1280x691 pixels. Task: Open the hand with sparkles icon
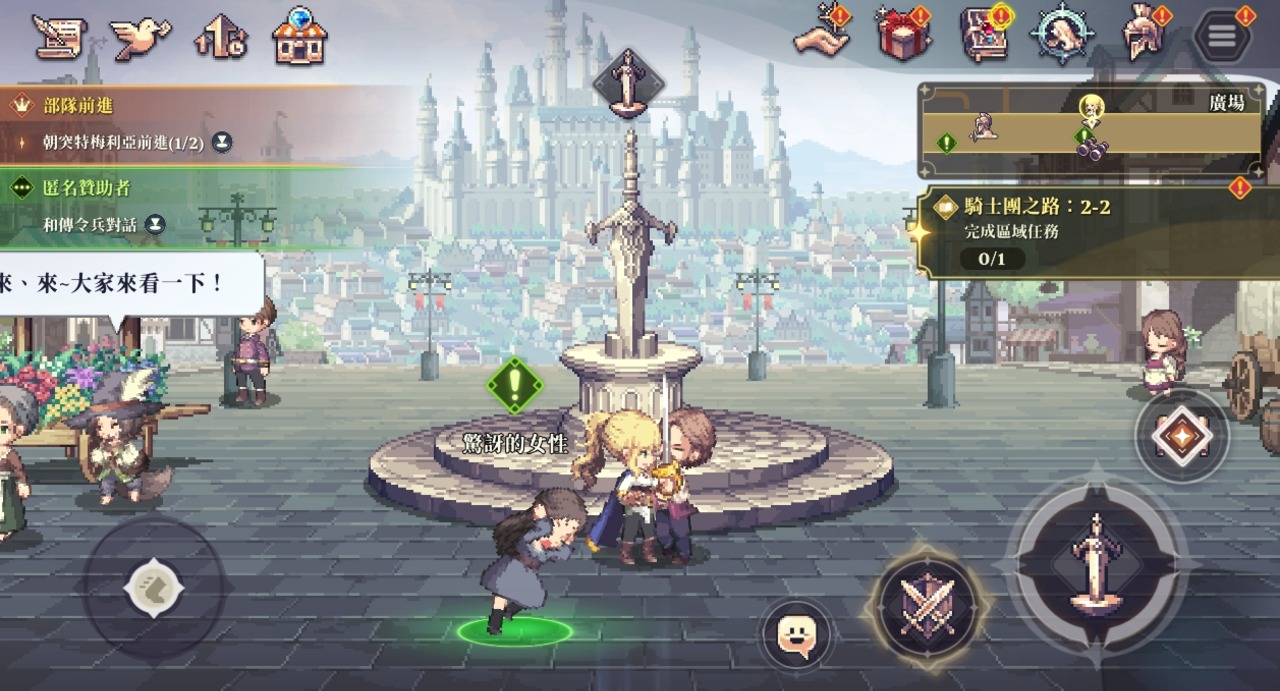pyautogui.click(x=821, y=35)
